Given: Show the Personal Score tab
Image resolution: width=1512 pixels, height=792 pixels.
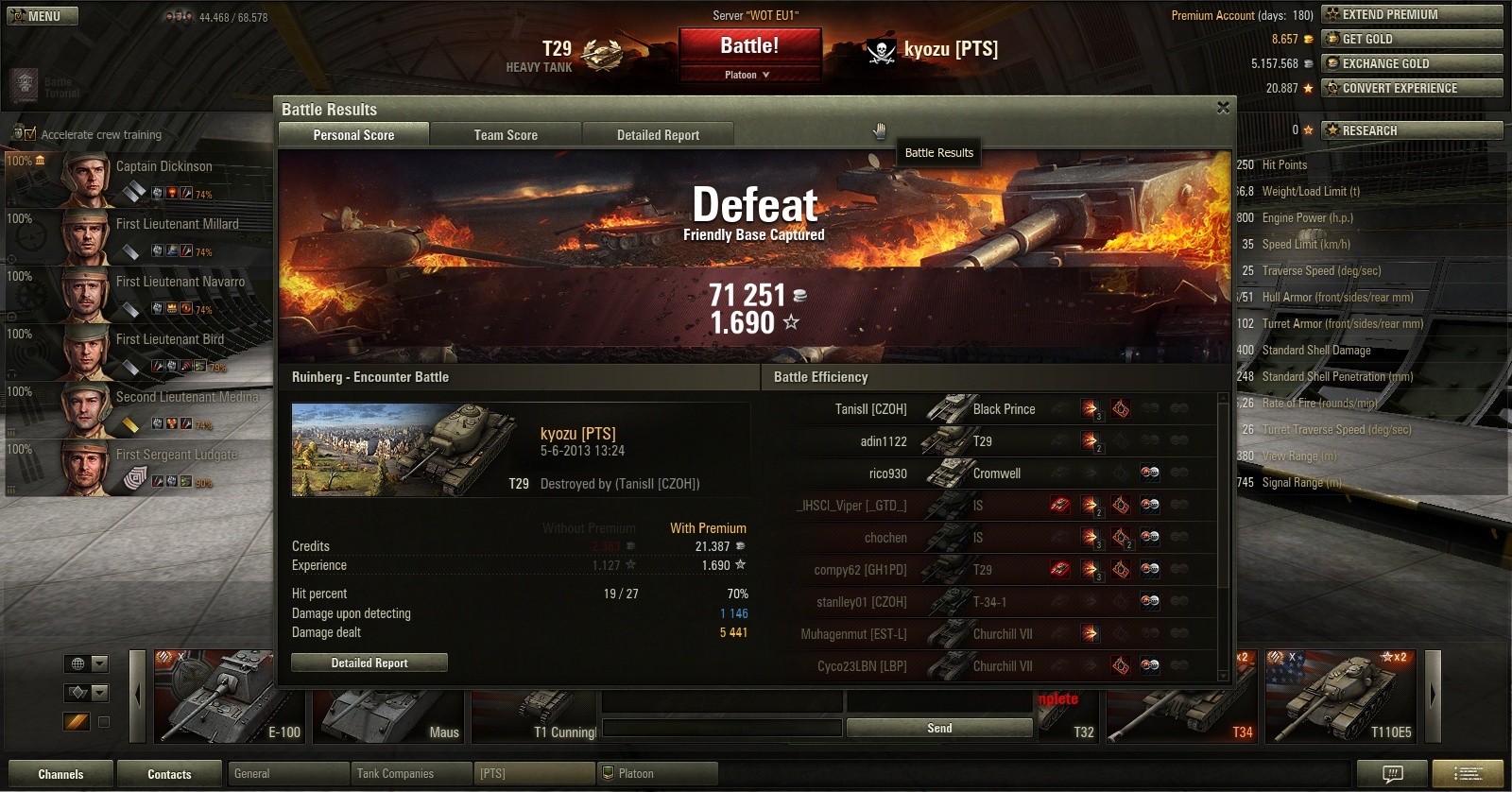Looking at the screenshot, I should tap(353, 135).
